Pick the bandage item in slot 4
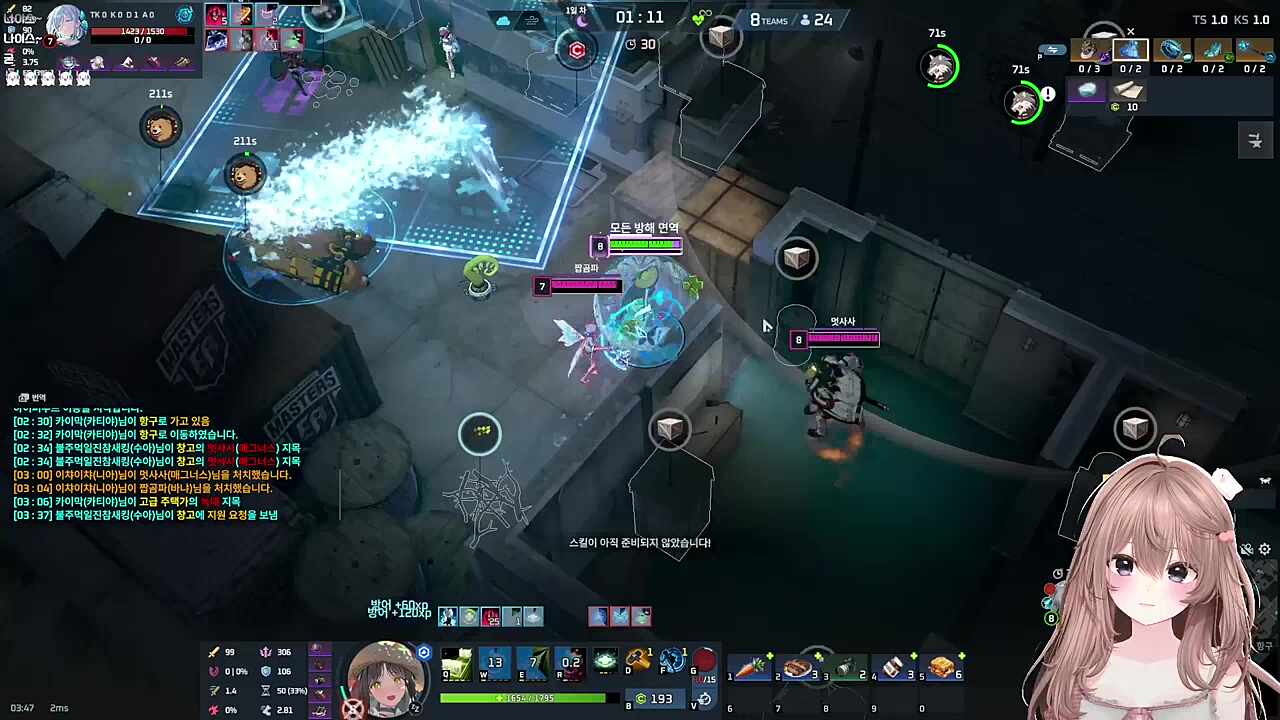1280x720 pixels. [x=894, y=667]
